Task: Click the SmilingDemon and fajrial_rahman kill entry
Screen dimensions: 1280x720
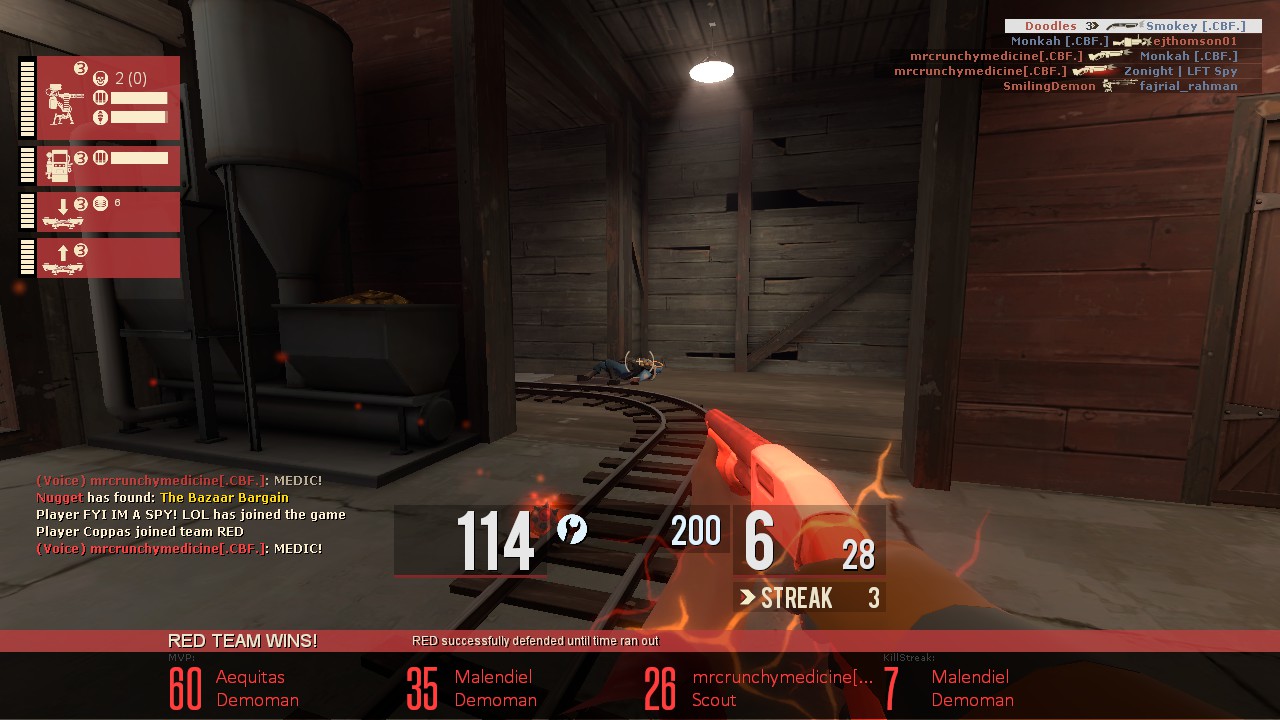Action: (1120, 86)
